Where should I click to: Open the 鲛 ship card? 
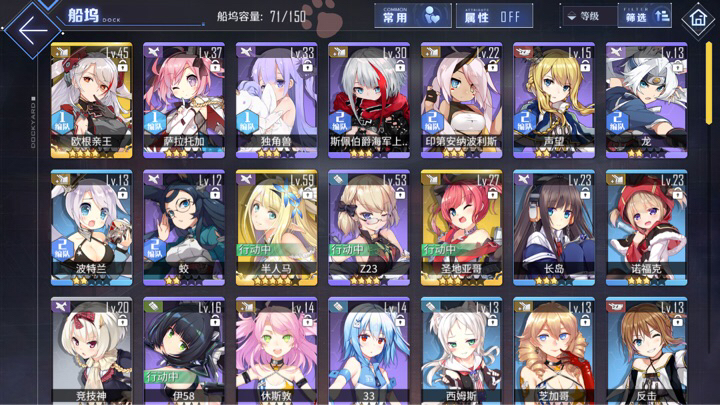(x=183, y=226)
